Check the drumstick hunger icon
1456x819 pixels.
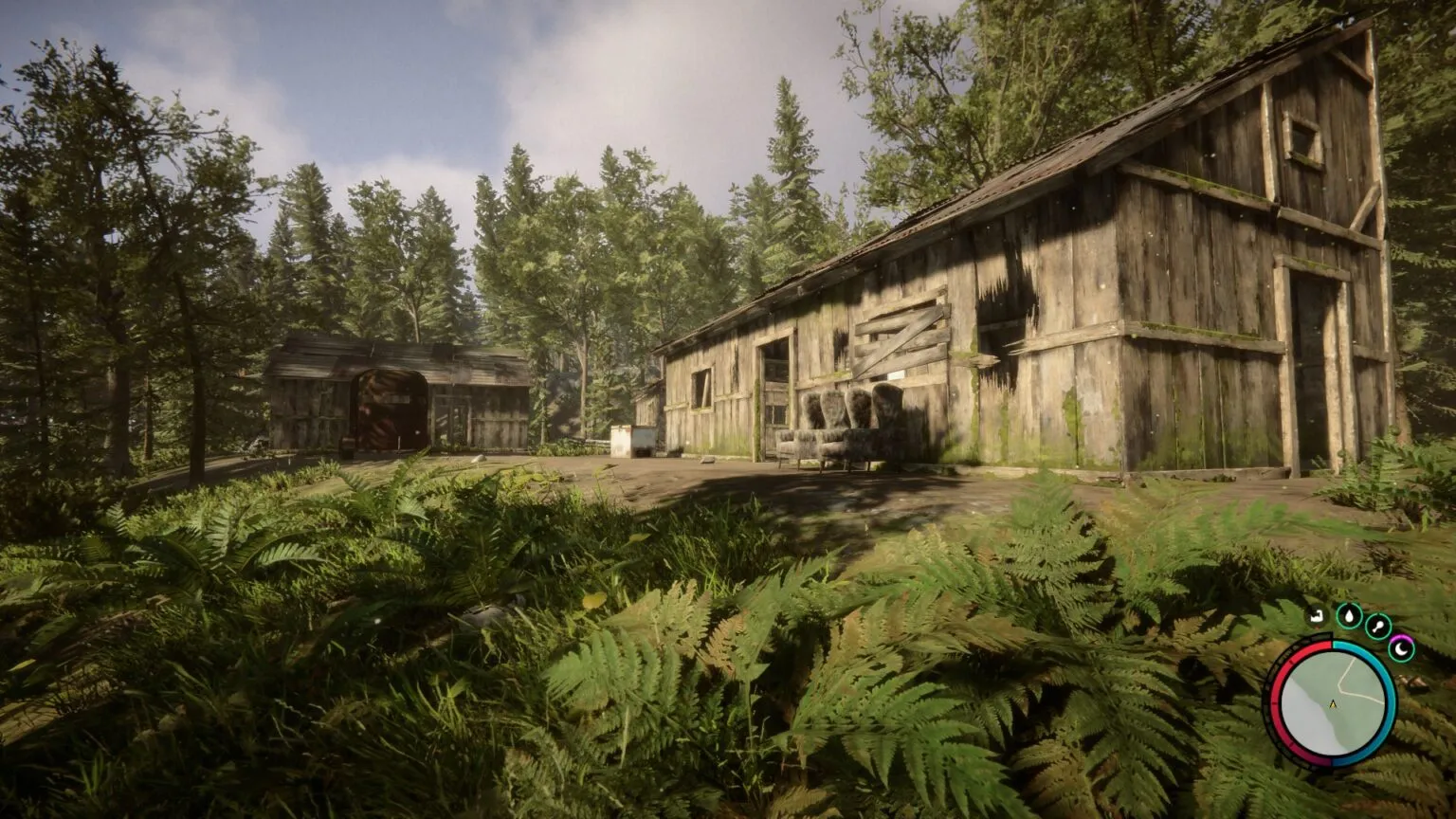pyautogui.click(x=1377, y=626)
